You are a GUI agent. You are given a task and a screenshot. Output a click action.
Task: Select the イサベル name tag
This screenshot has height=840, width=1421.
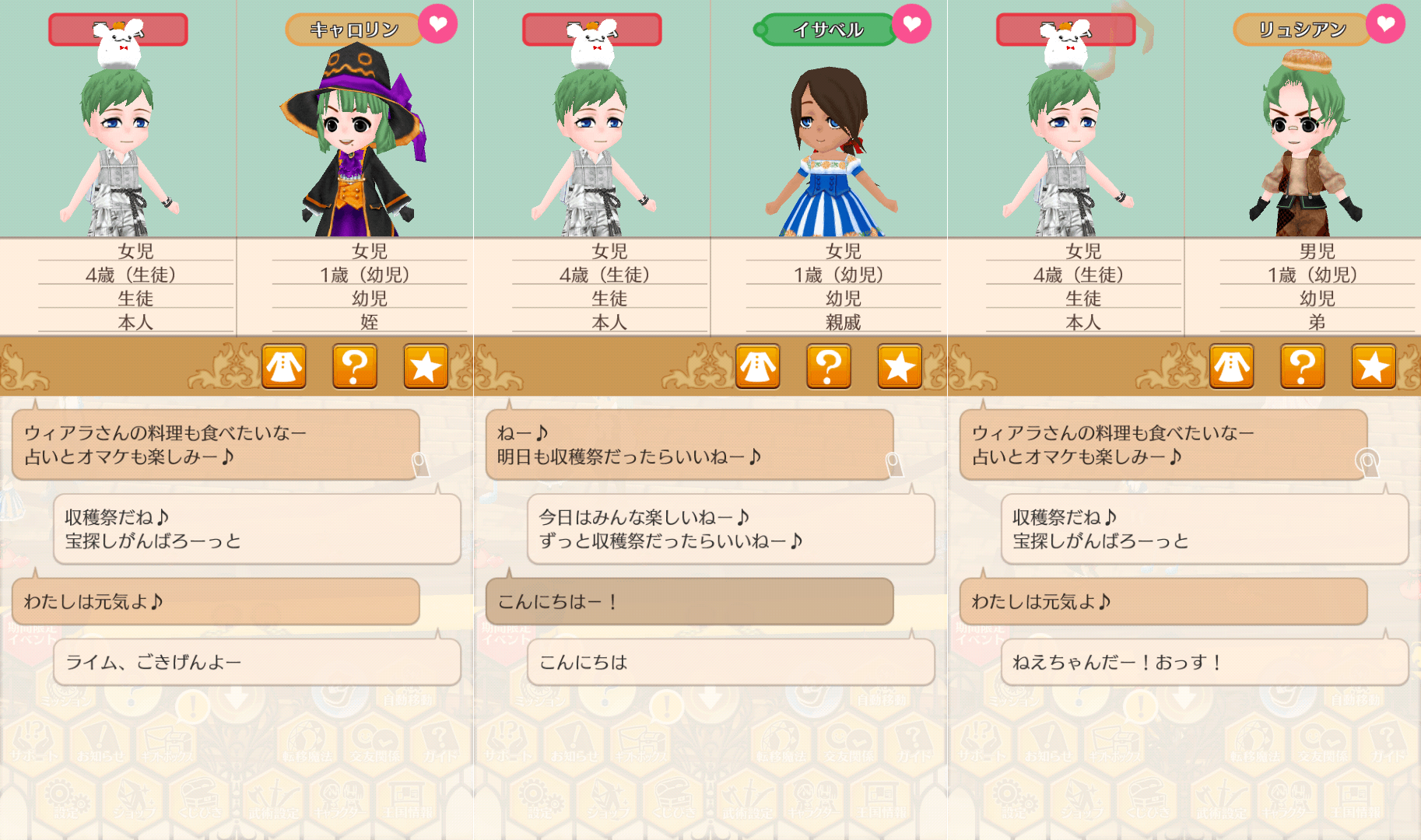(x=827, y=30)
